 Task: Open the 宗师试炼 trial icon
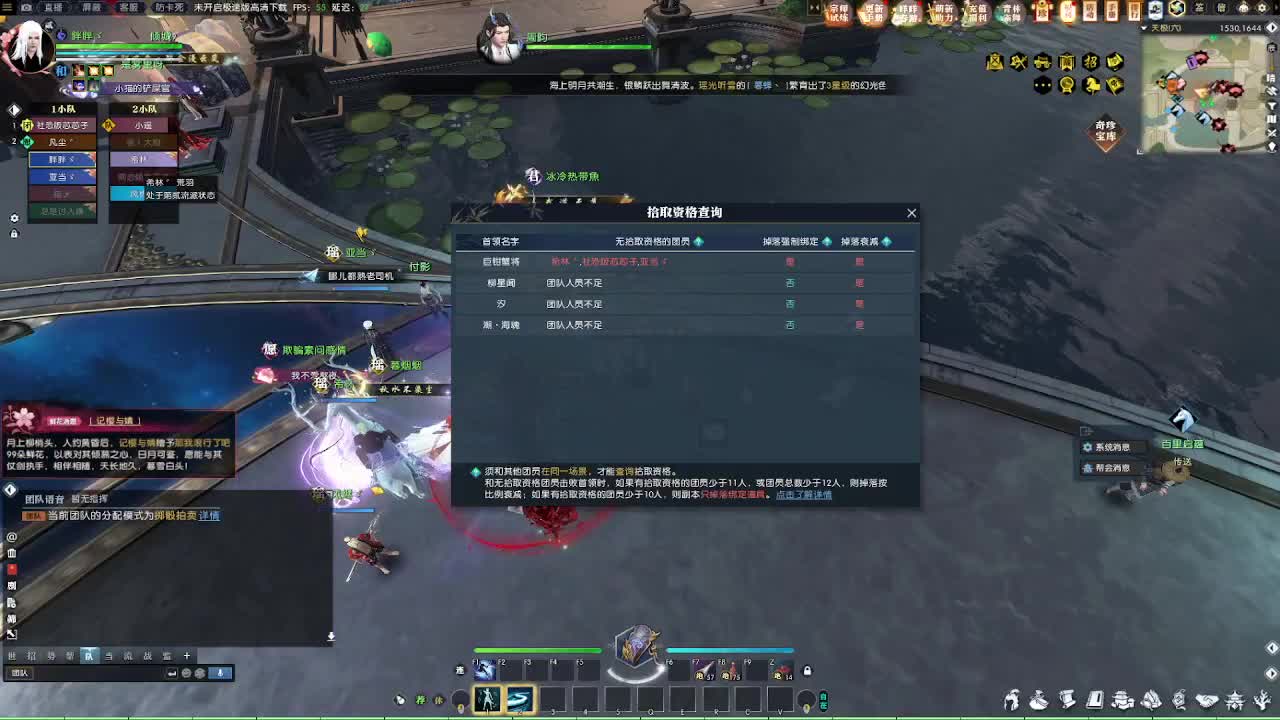click(839, 12)
